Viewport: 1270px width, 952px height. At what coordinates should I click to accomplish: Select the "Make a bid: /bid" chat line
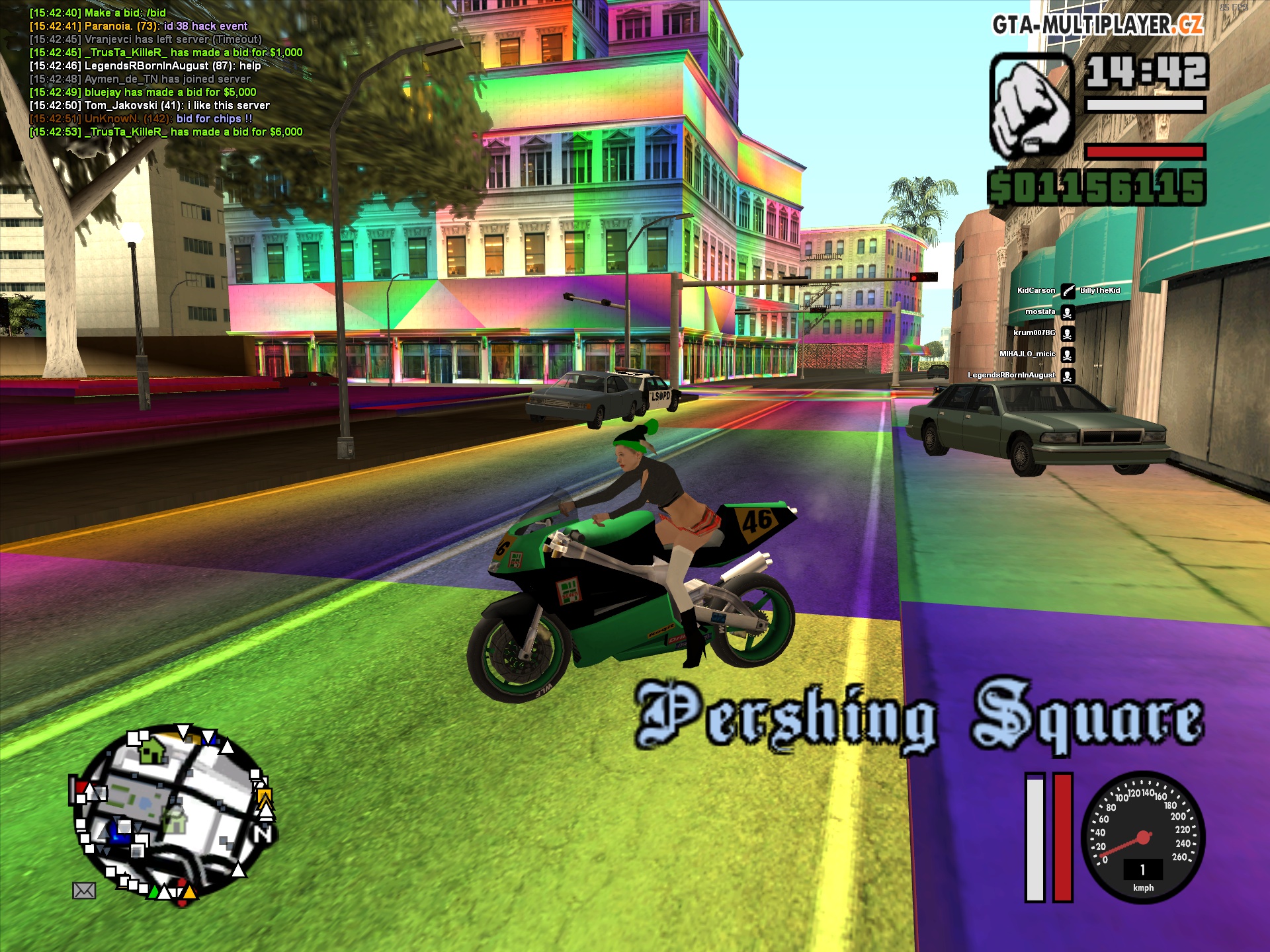98,13
